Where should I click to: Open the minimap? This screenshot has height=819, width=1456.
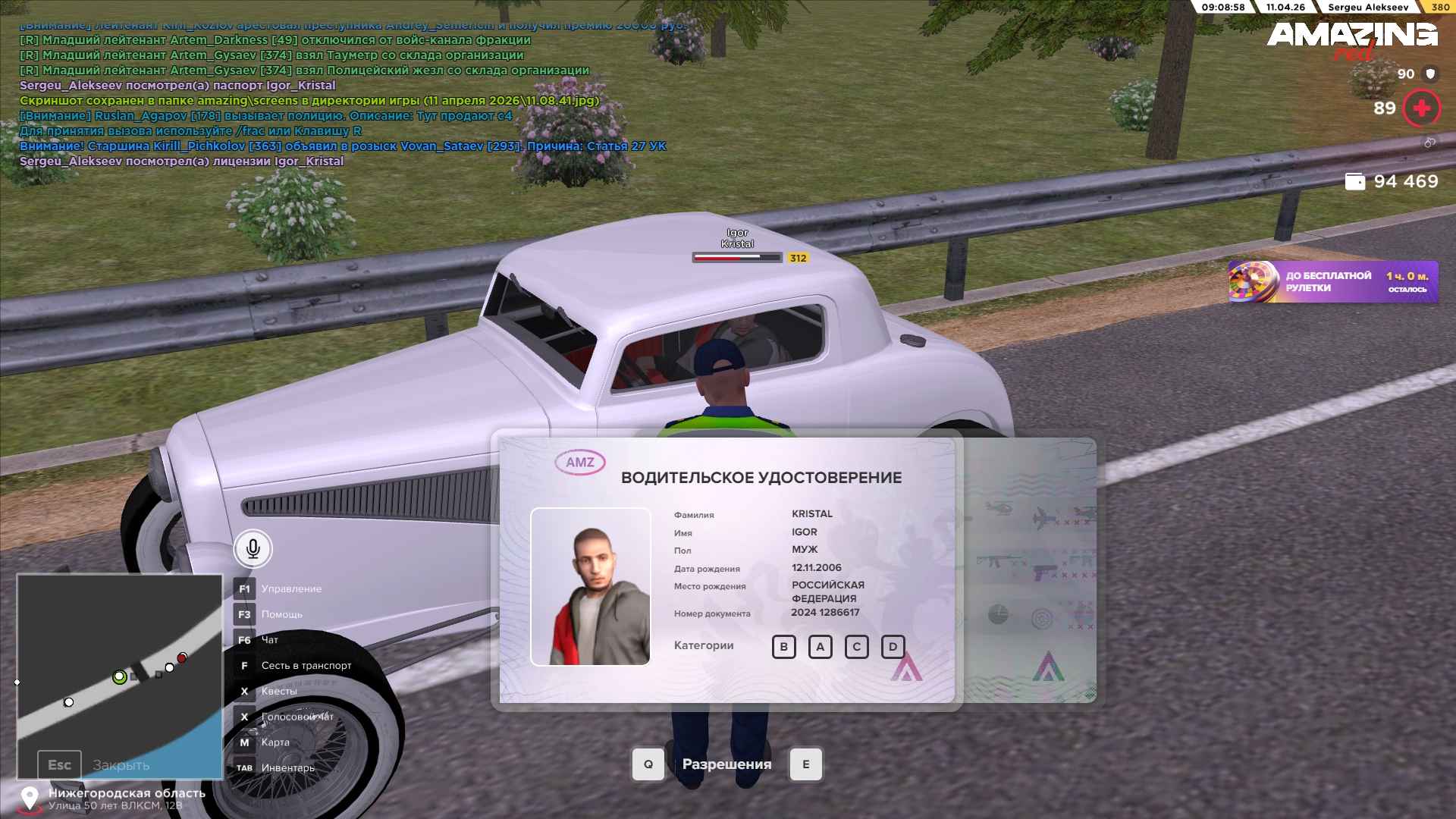[x=120, y=675]
